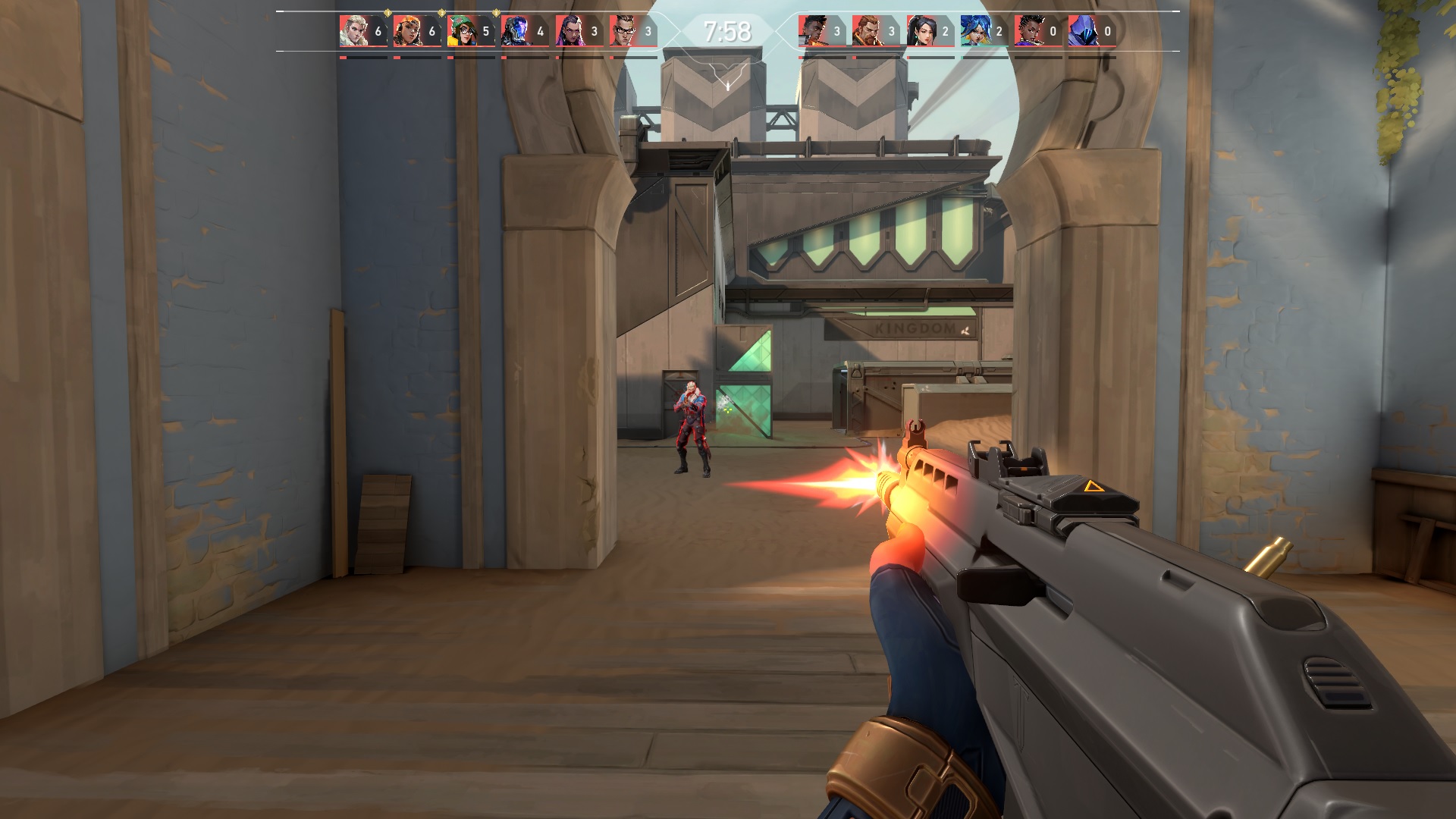Select Raze's player portrait
Viewport: 1456px width, 819px height.
[x=407, y=31]
